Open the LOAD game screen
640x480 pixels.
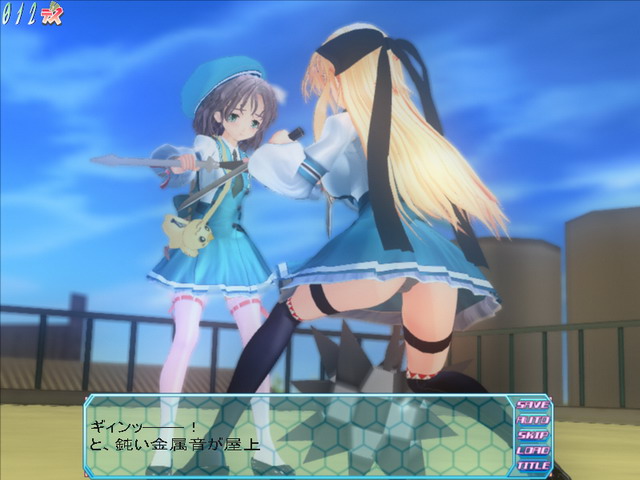533,450
